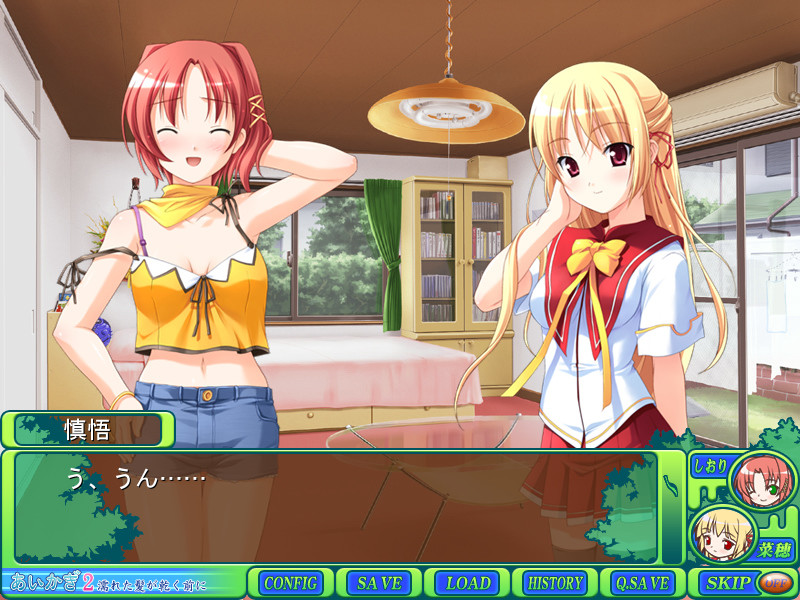
Task: Select the red-haired Shiori chibi portrait
Action: [762, 481]
